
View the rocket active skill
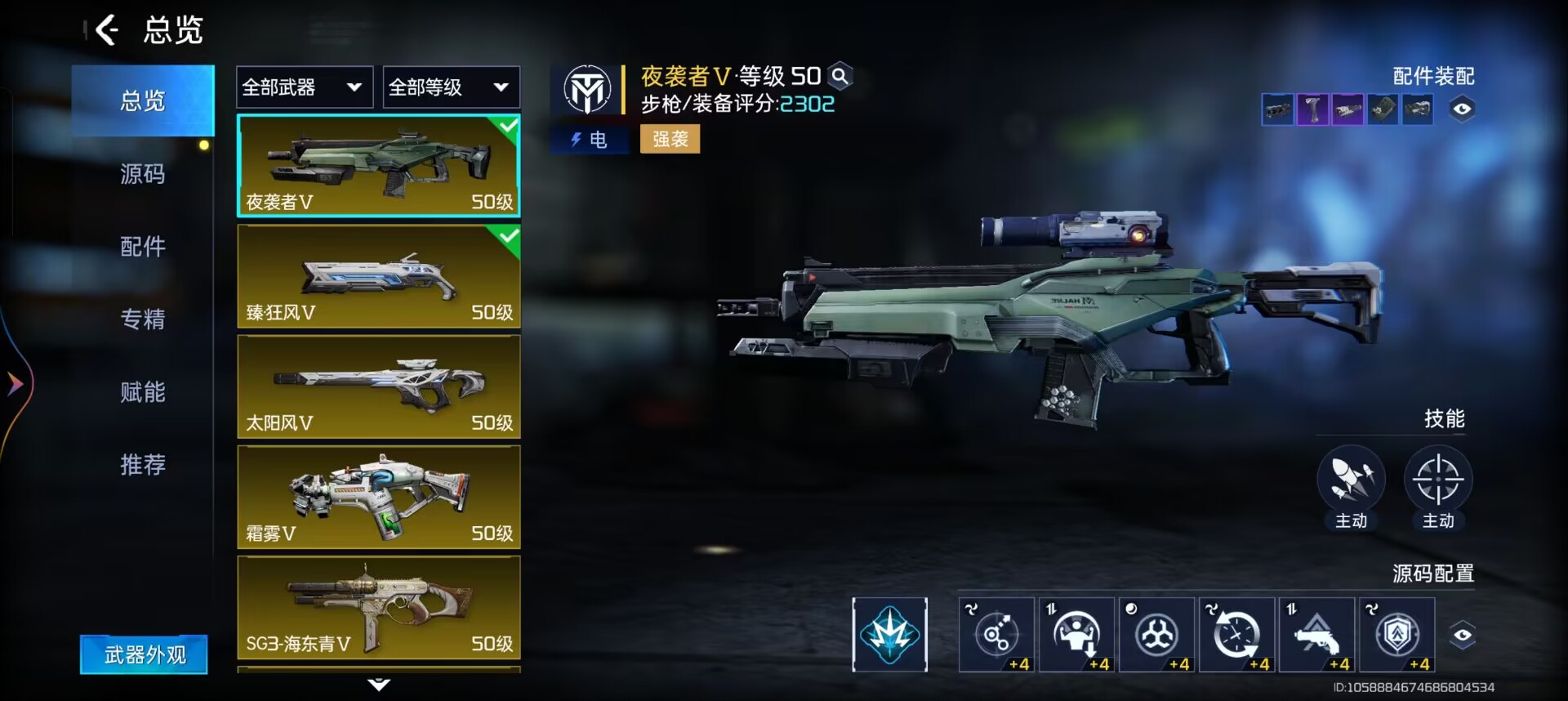pos(1351,480)
